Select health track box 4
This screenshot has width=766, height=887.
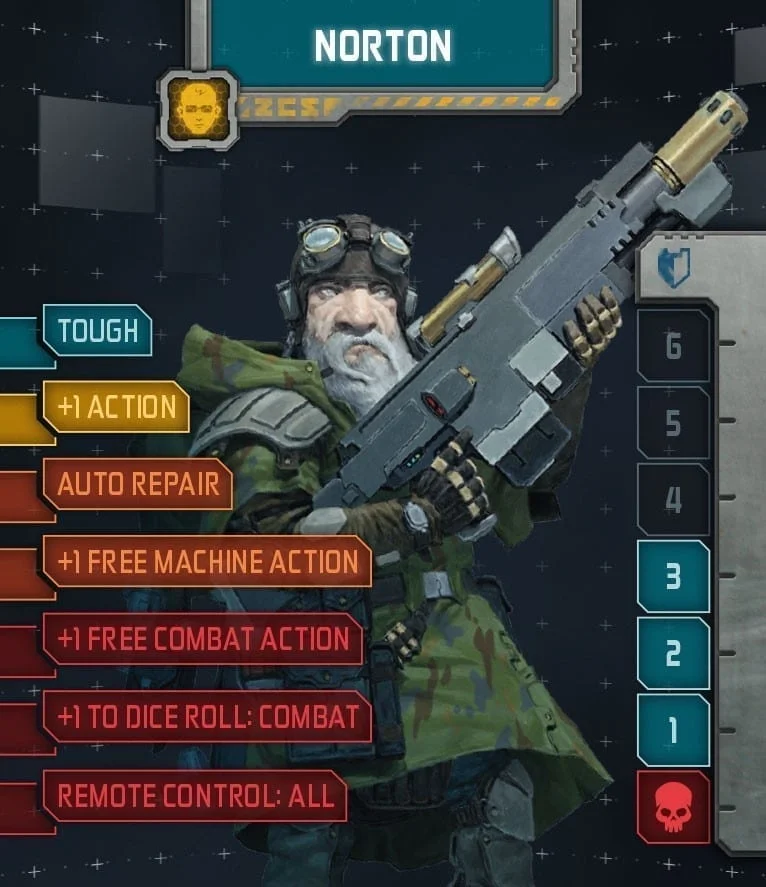[x=673, y=499]
